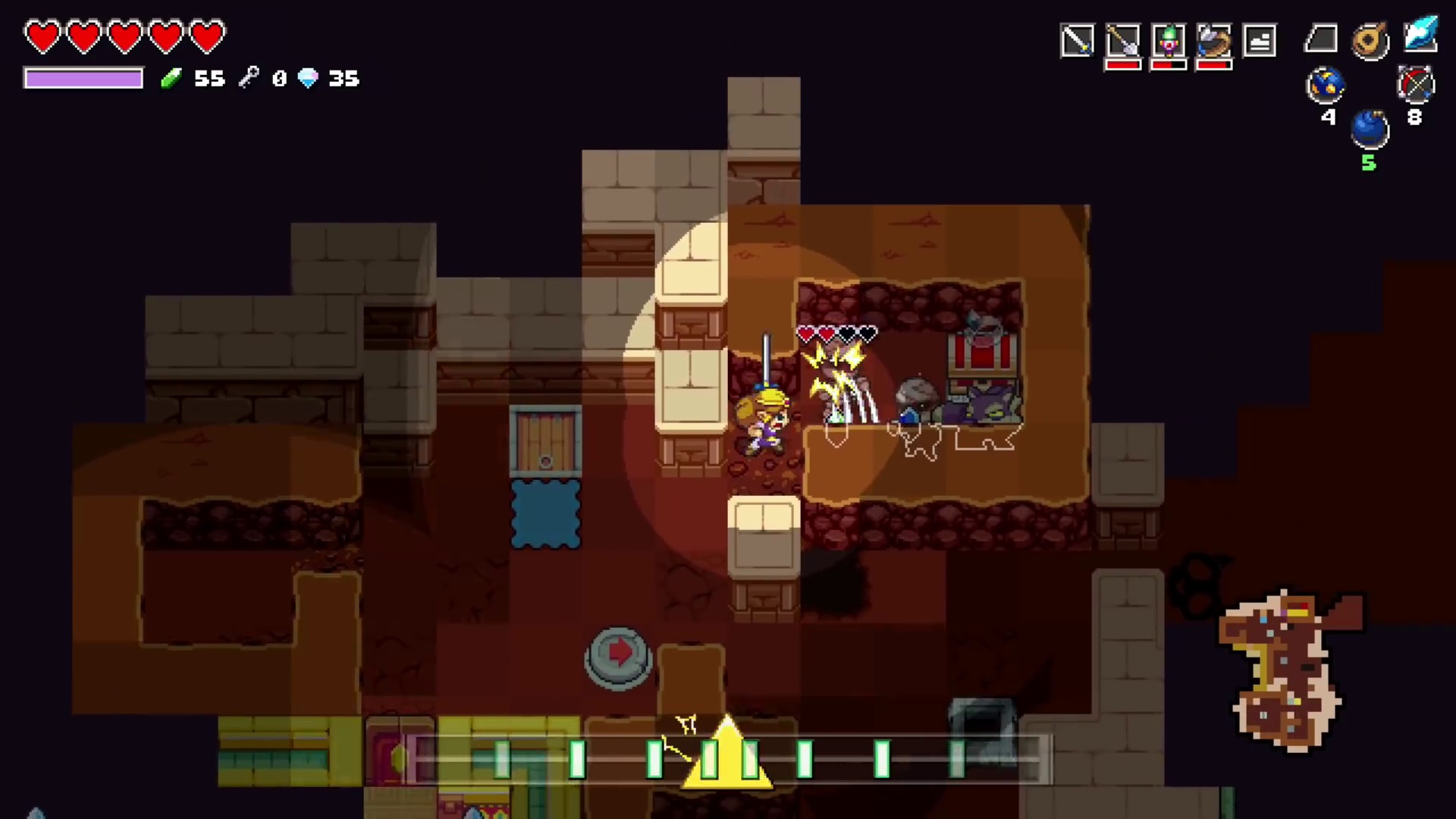Click the empty item slot near the lute
The height and width of the screenshot is (819, 1456).
tap(1321, 39)
